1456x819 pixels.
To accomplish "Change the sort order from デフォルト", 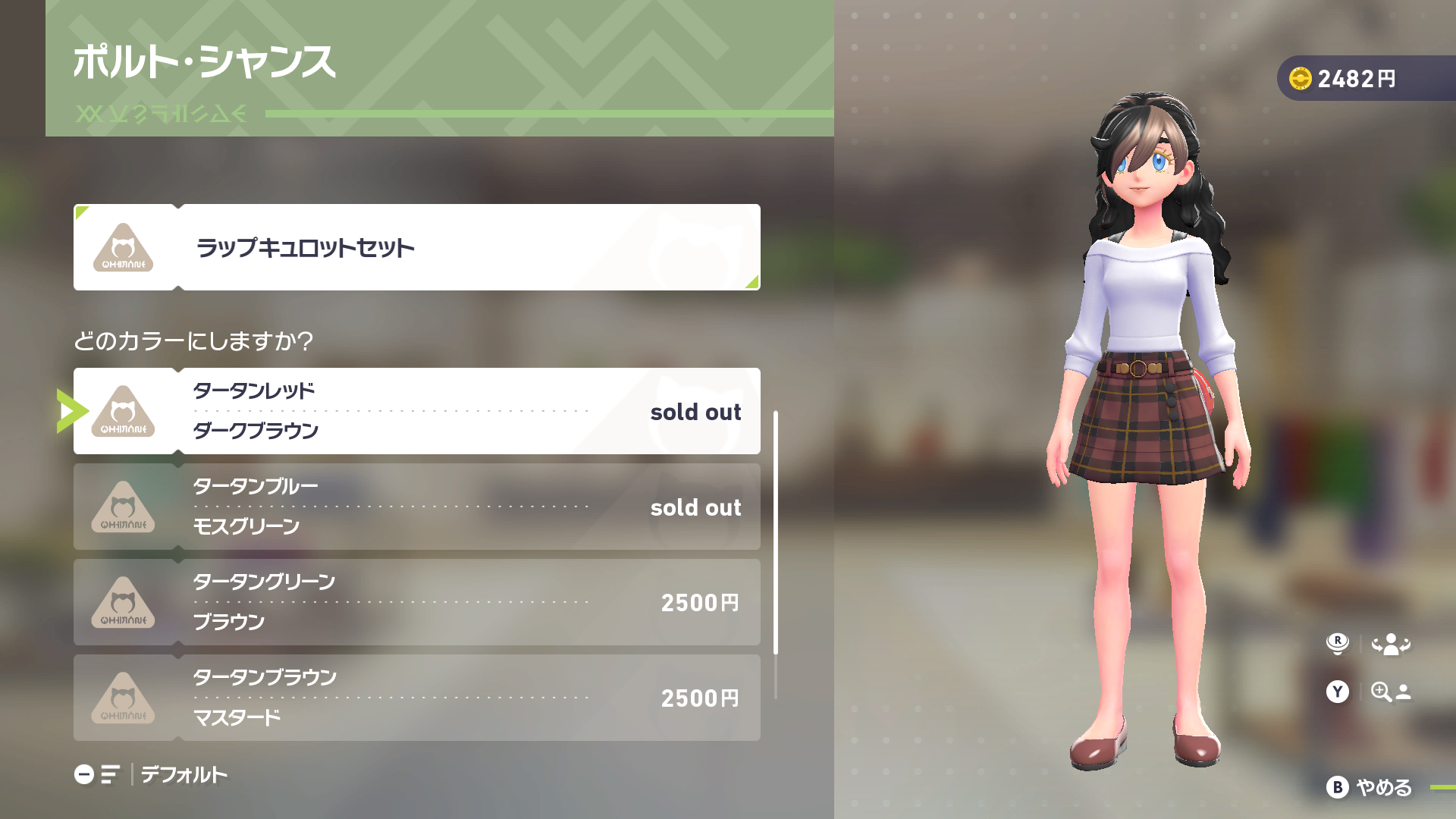I will [152, 774].
